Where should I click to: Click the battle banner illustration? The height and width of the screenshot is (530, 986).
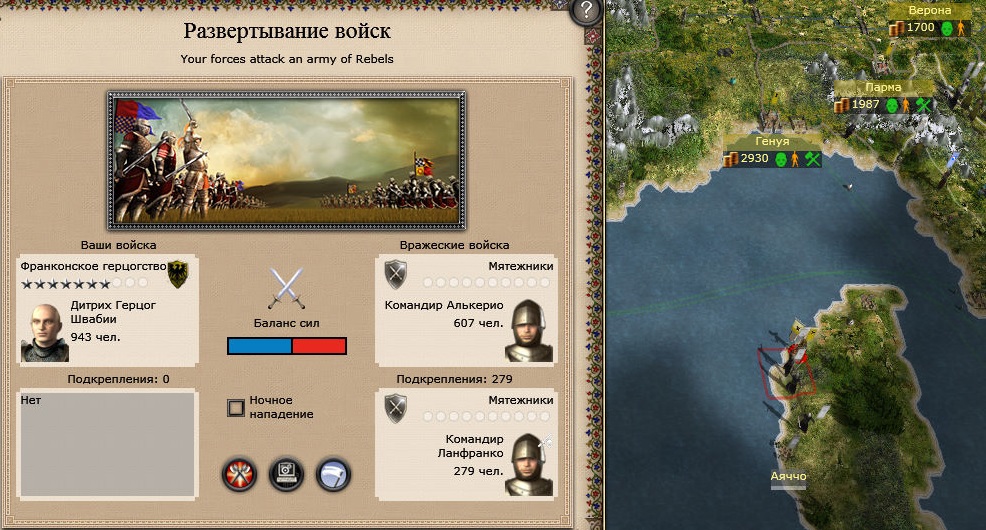click(x=286, y=160)
